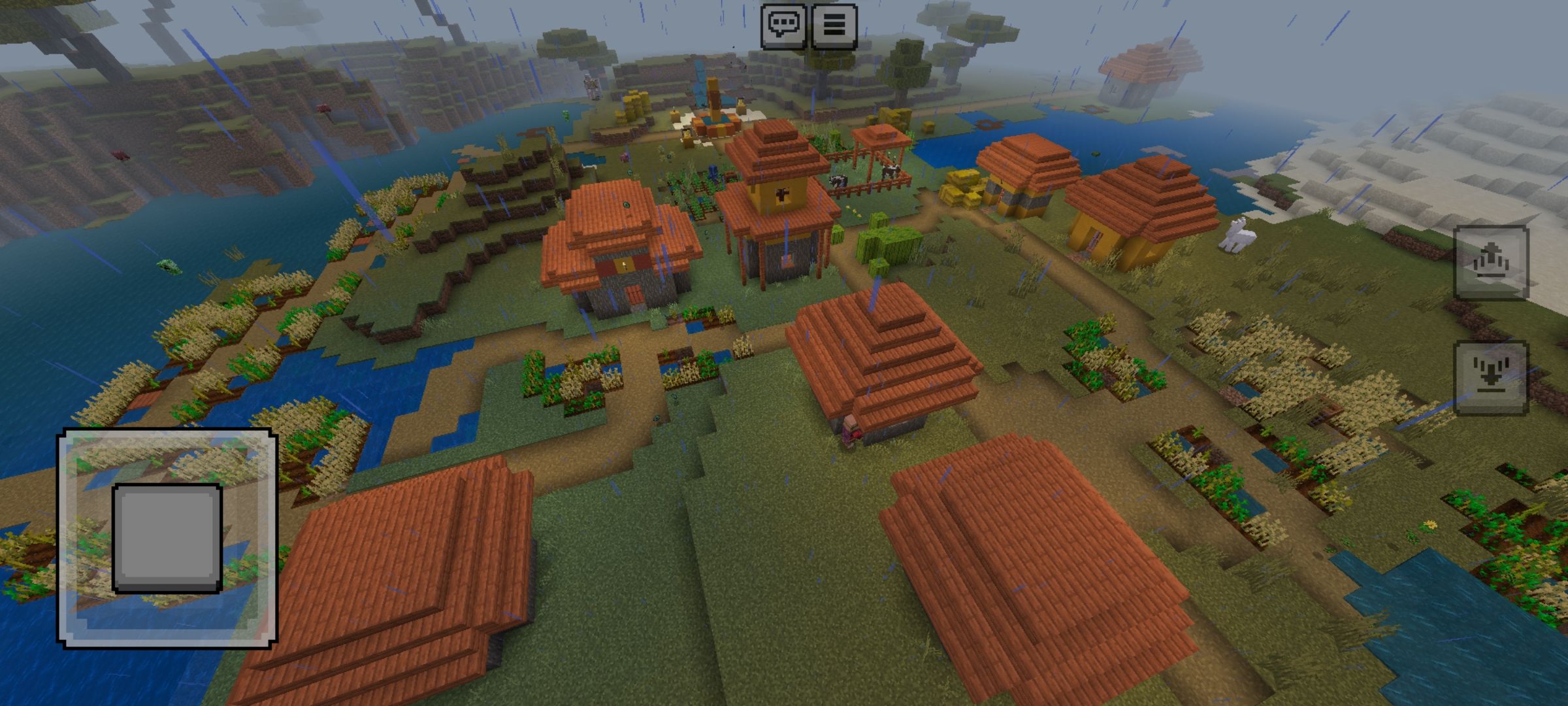Tap the fly down arrow button
The image size is (1568, 706).
[x=1491, y=378]
